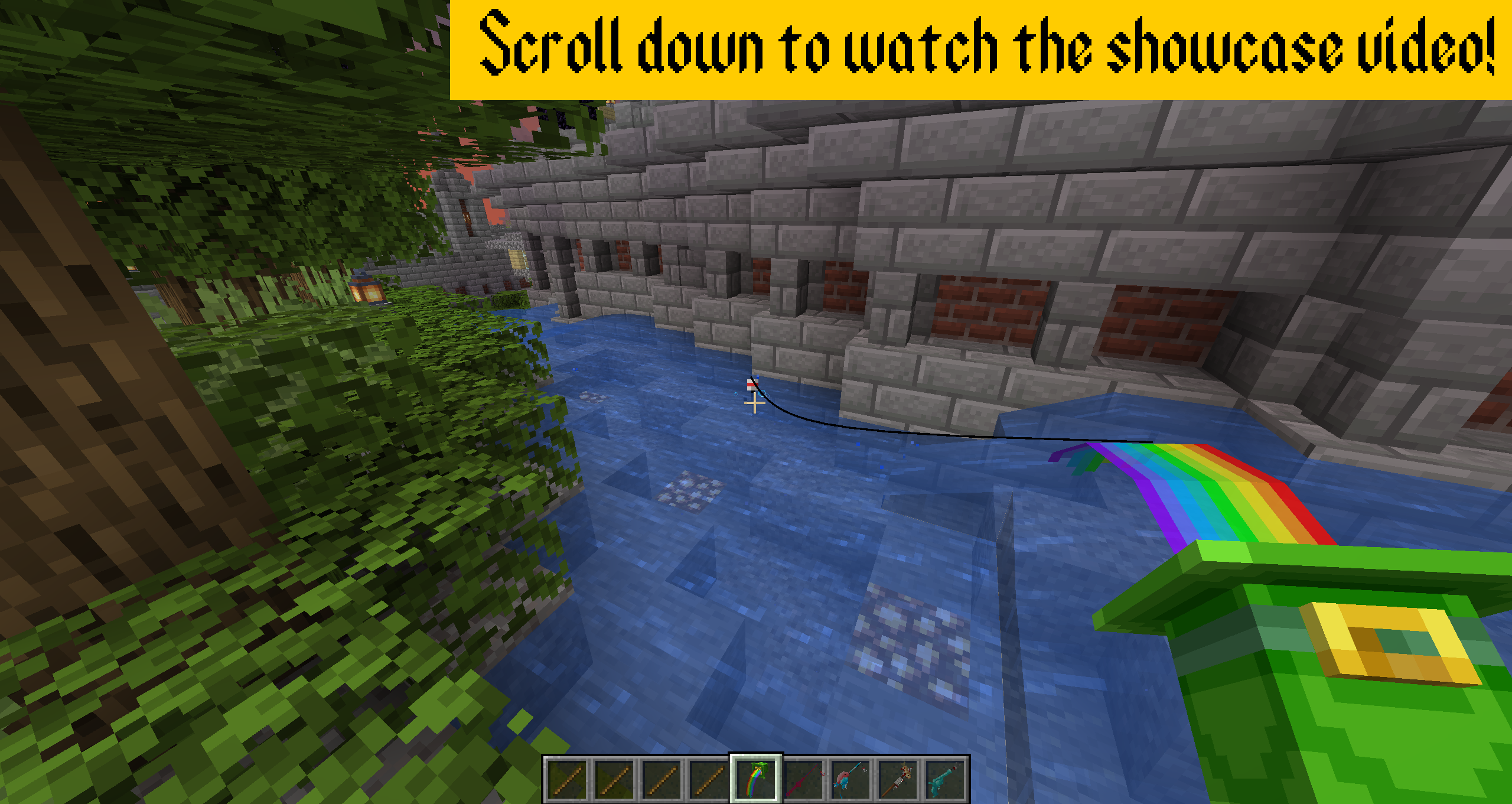Image resolution: width=1512 pixels, height=804 pixels.
Task: Click the crosshair at screen center
Action: (754, 403)
